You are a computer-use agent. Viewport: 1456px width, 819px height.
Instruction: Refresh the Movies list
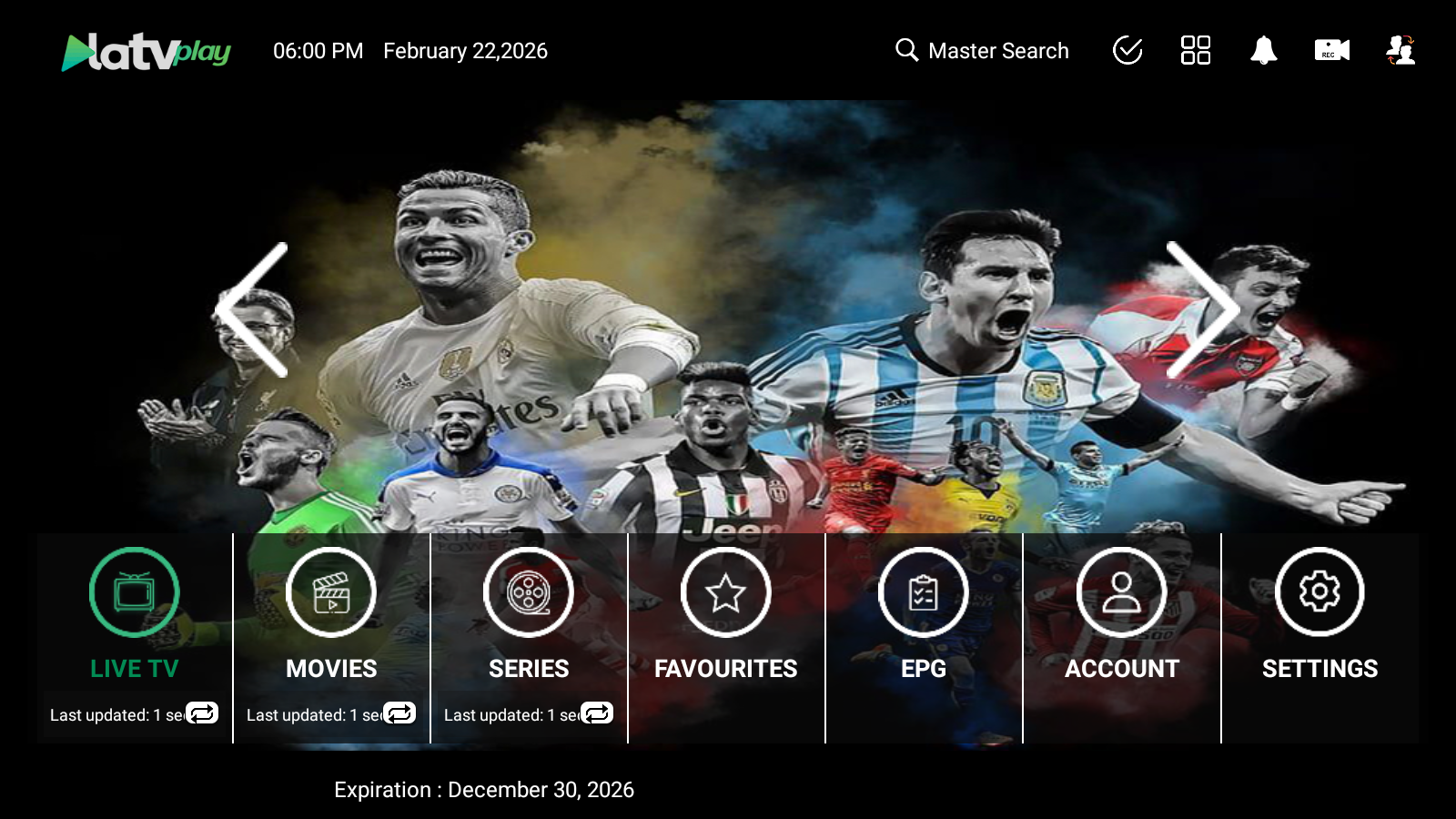399,713
